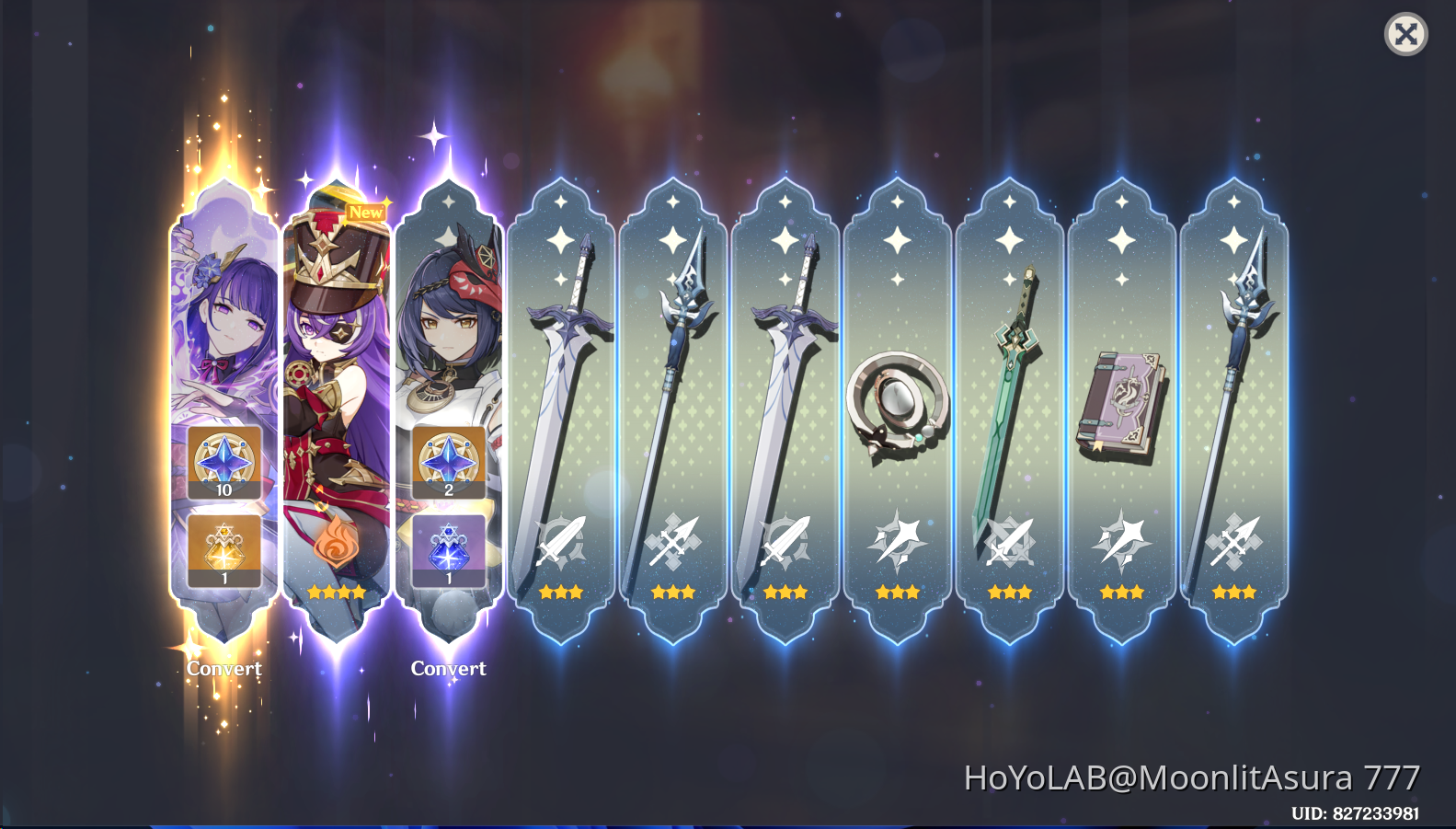Select the blue Masterless Stardust icon on Sara's card
The height and width of the screenshot is (829, 1456).
(x=447, y=549)
